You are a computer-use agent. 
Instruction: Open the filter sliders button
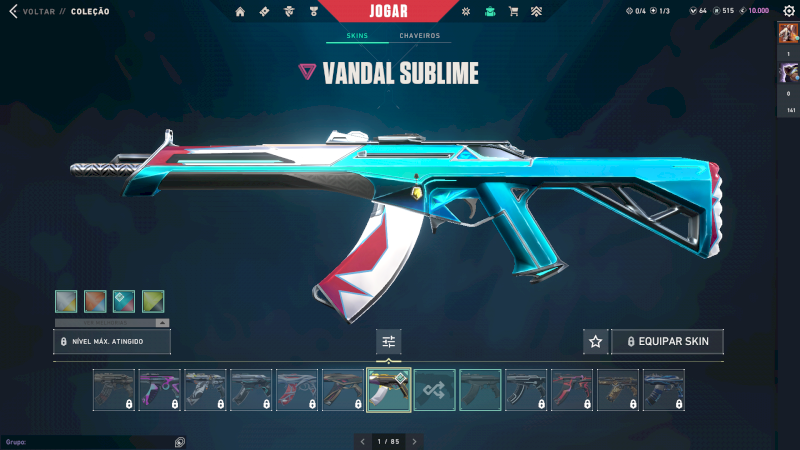(389, 342)
